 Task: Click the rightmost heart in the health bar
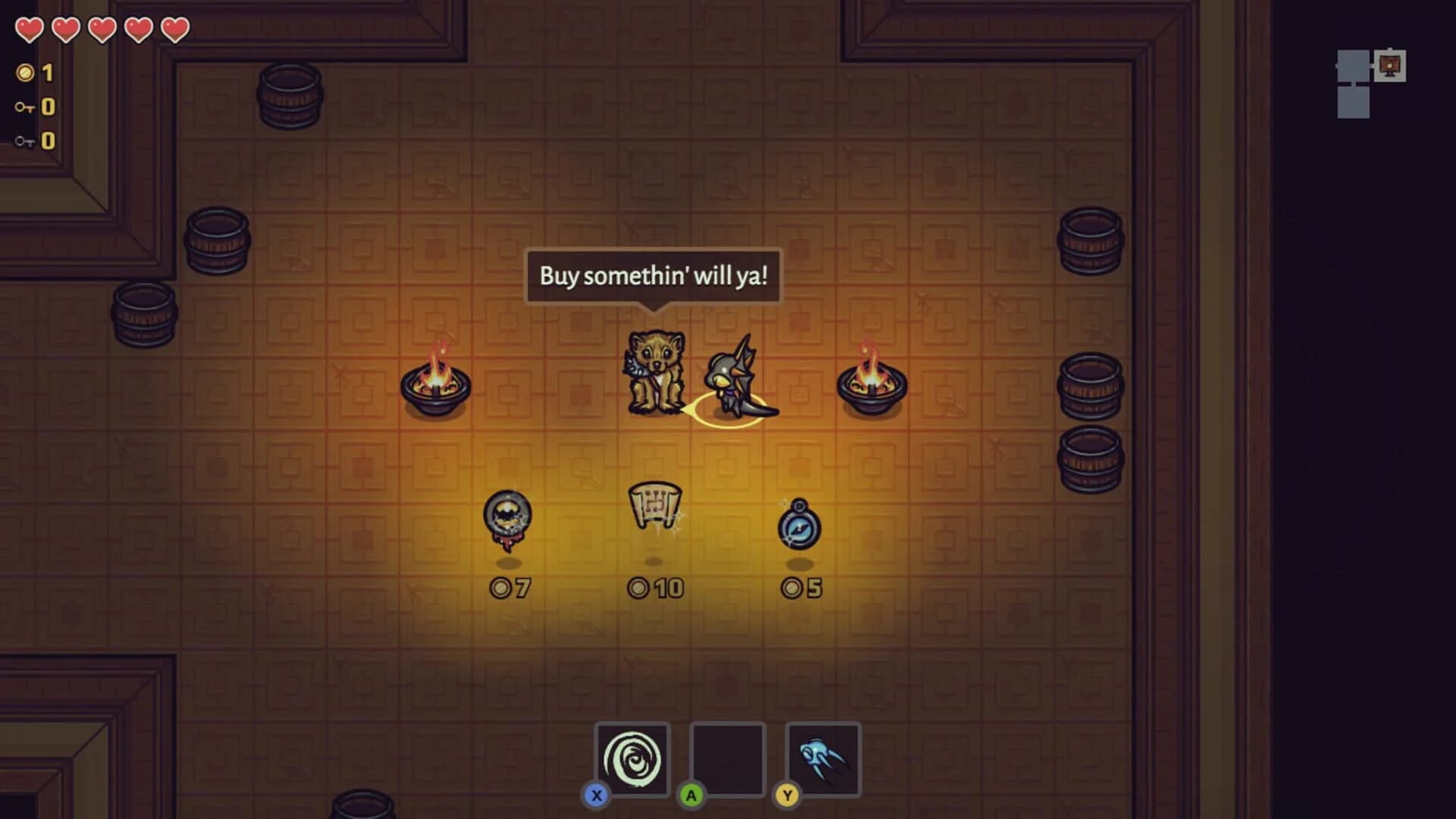tap(173, 29)
